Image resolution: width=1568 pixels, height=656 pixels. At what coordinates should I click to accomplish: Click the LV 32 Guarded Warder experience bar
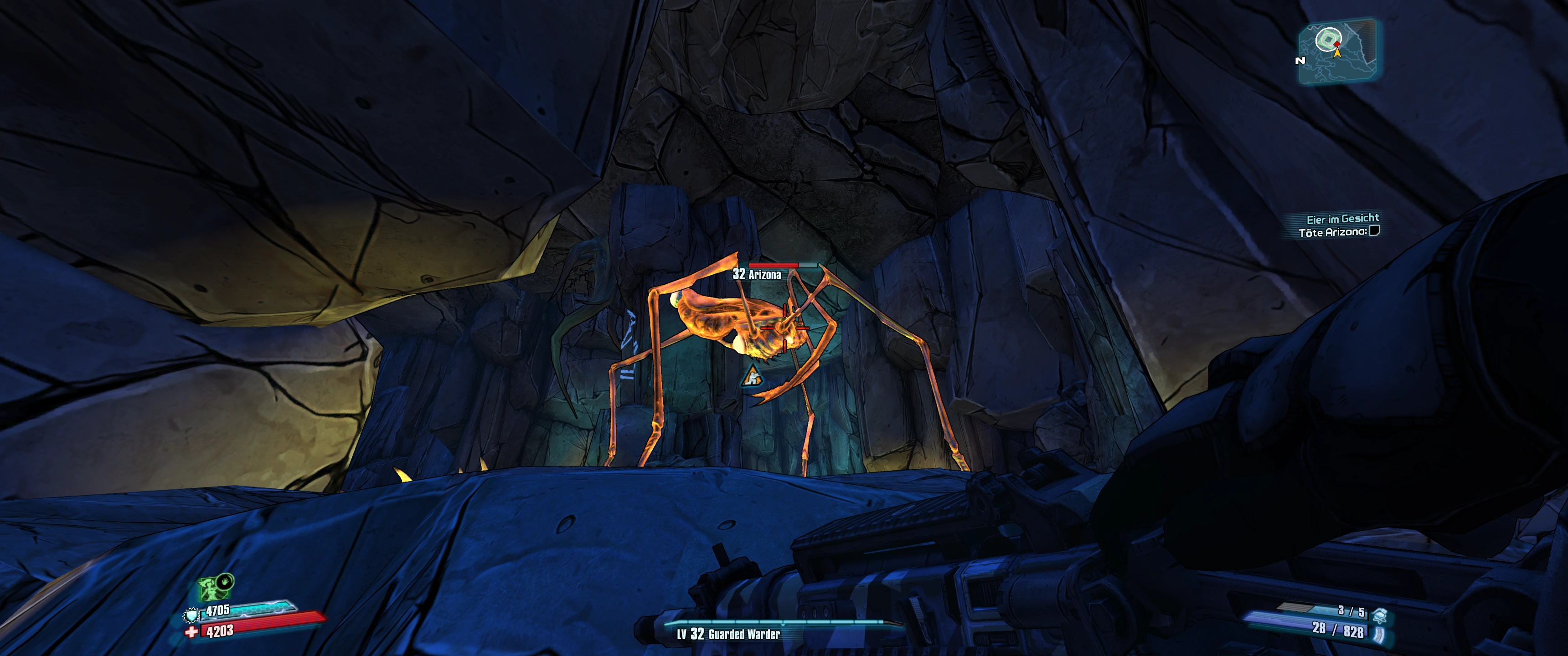tap(773, 624)
